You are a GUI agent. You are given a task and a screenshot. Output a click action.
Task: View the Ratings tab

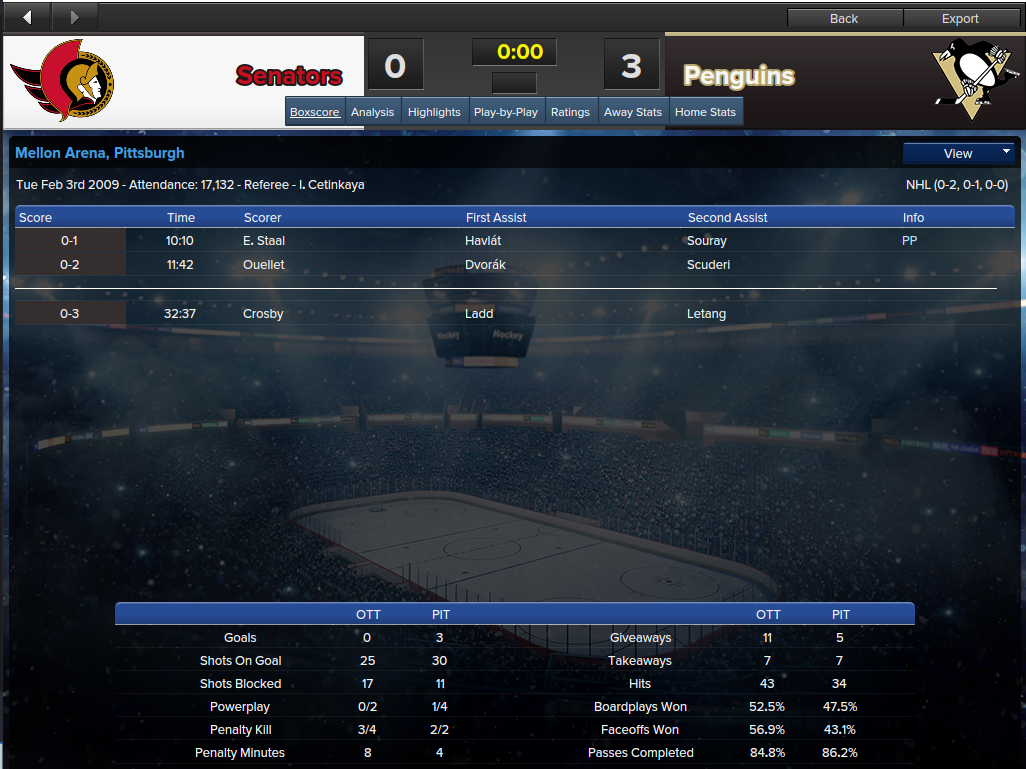coord(570,112)
